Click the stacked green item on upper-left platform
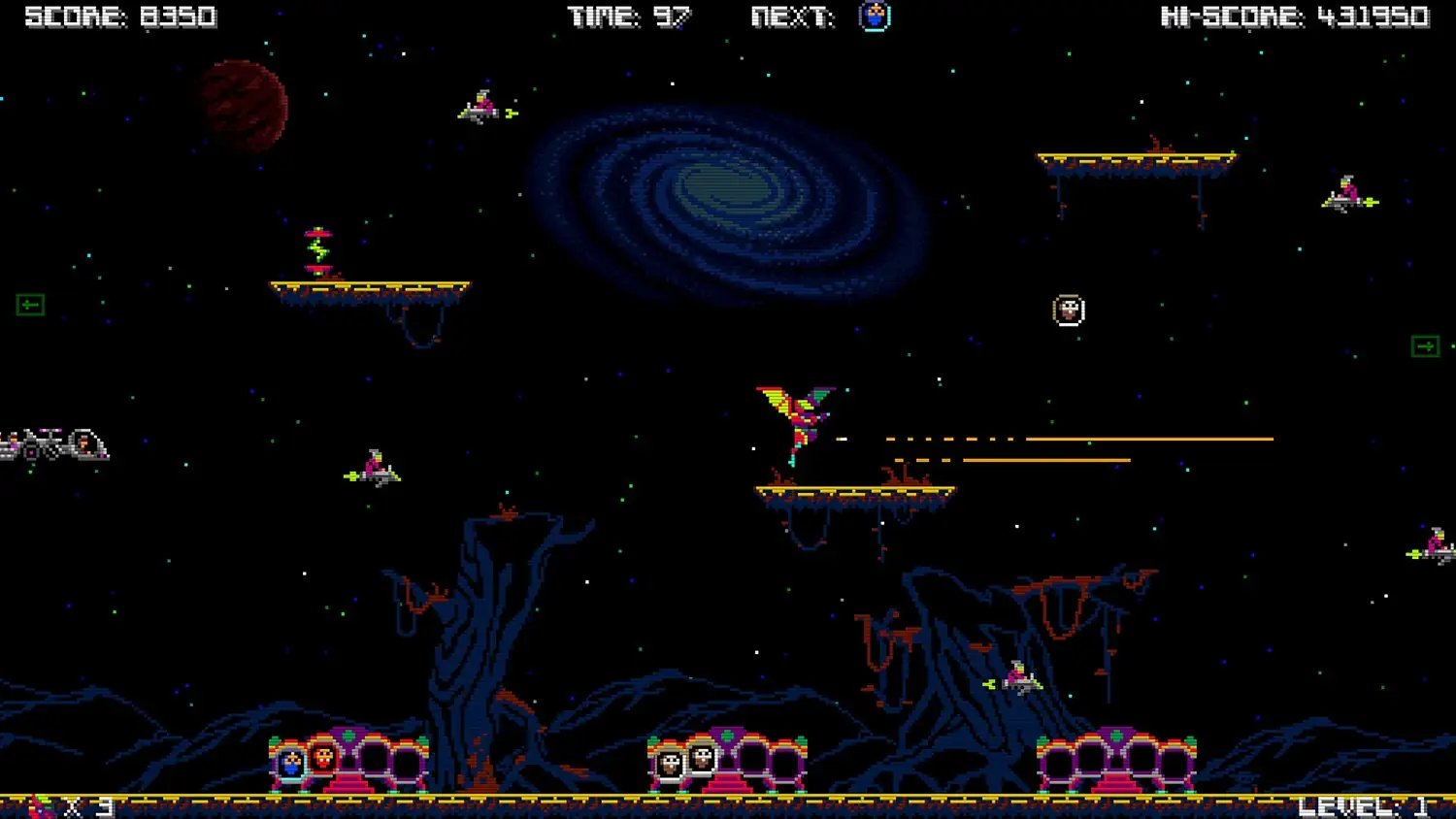This screenshot has width=1456, height=819. point(320,247)
